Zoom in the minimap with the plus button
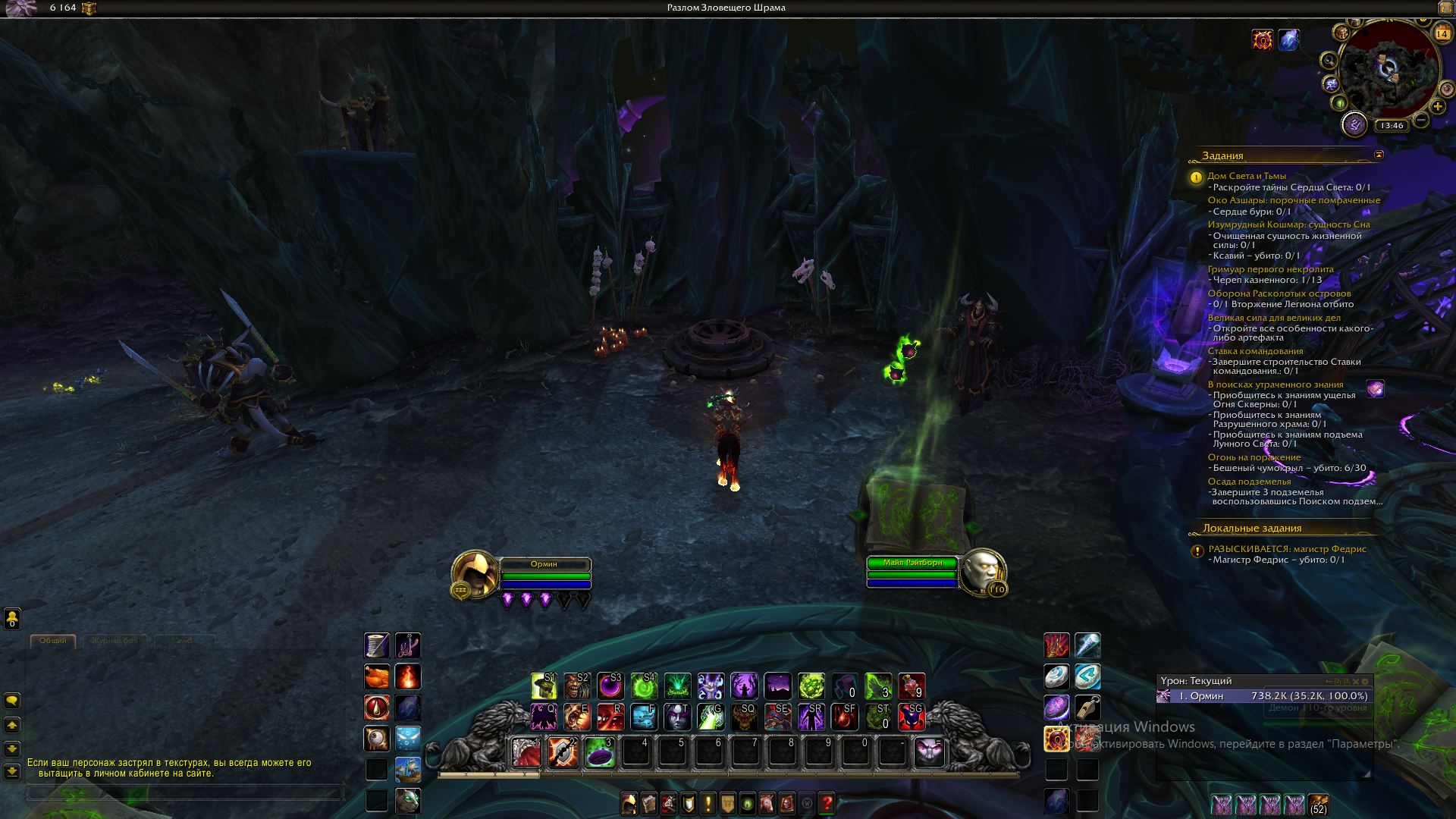The width and height of the screenshot is (1456, 819). (1437, 107)
